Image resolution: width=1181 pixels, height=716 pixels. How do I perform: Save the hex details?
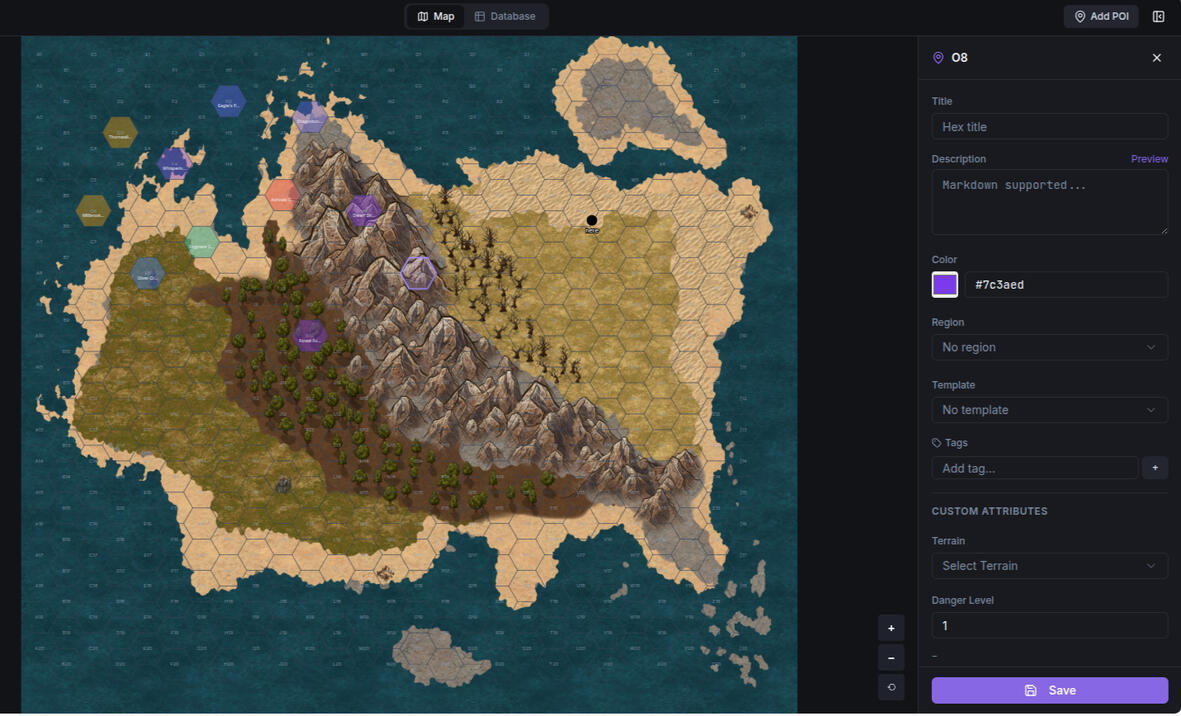[1049, 690]
